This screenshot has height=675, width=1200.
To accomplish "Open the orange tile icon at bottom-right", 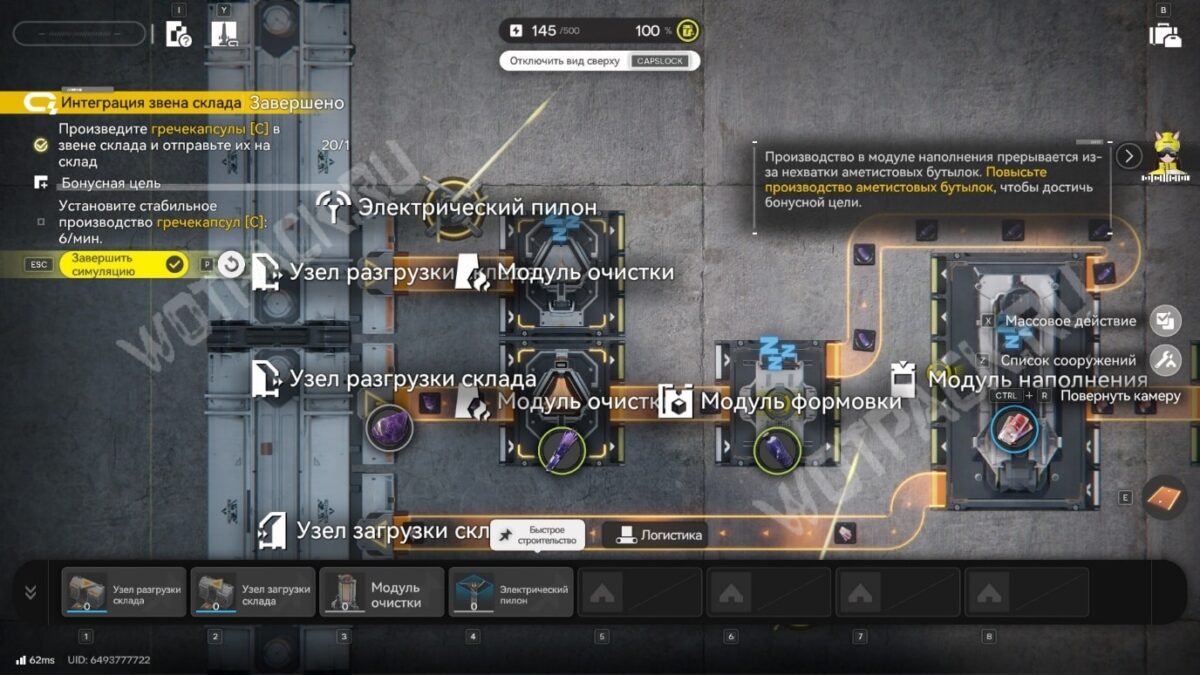I will pyautogui.click(x=1163, y=496).
